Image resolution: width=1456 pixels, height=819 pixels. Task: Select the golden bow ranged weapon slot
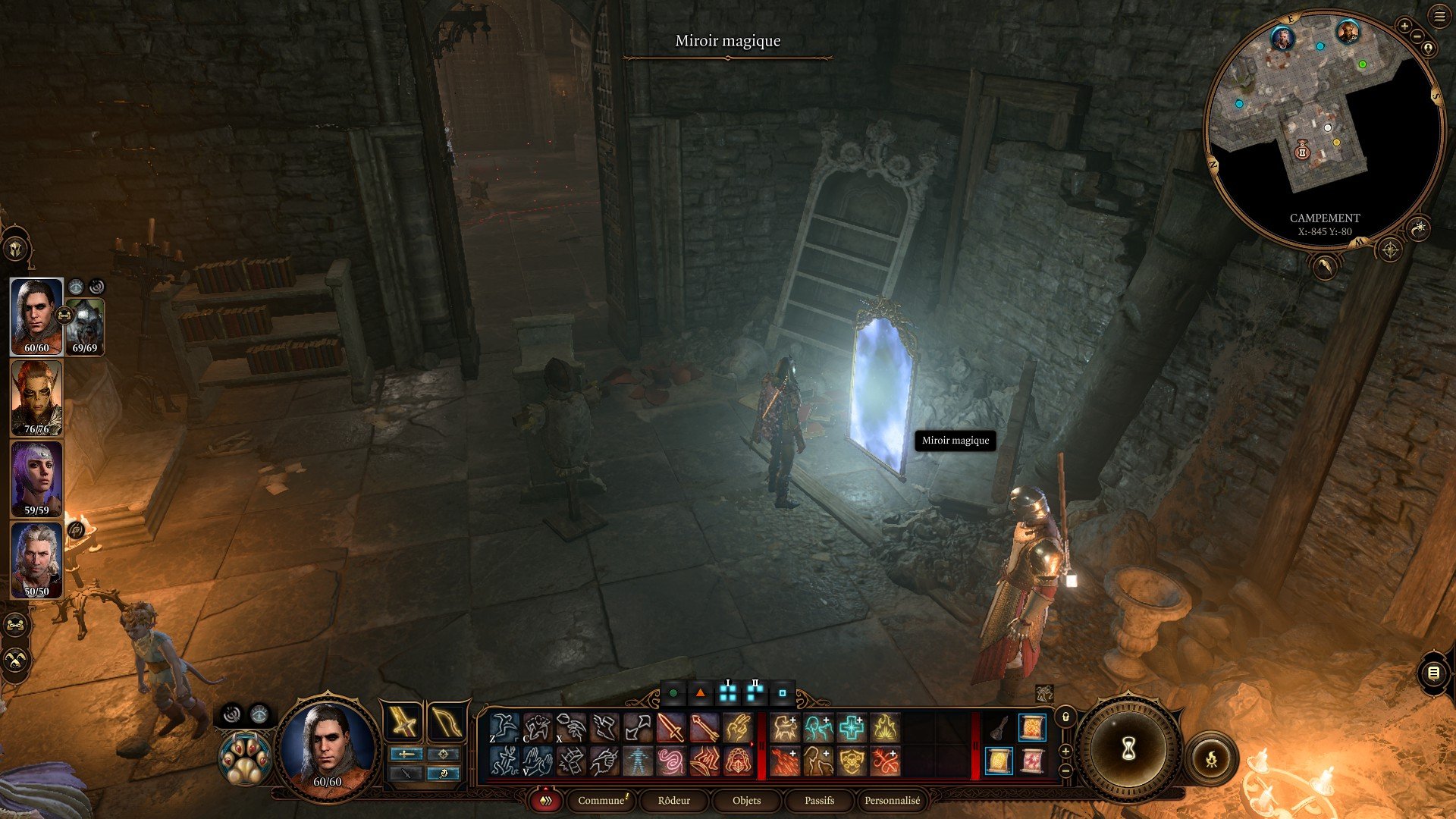click(446, 723)
